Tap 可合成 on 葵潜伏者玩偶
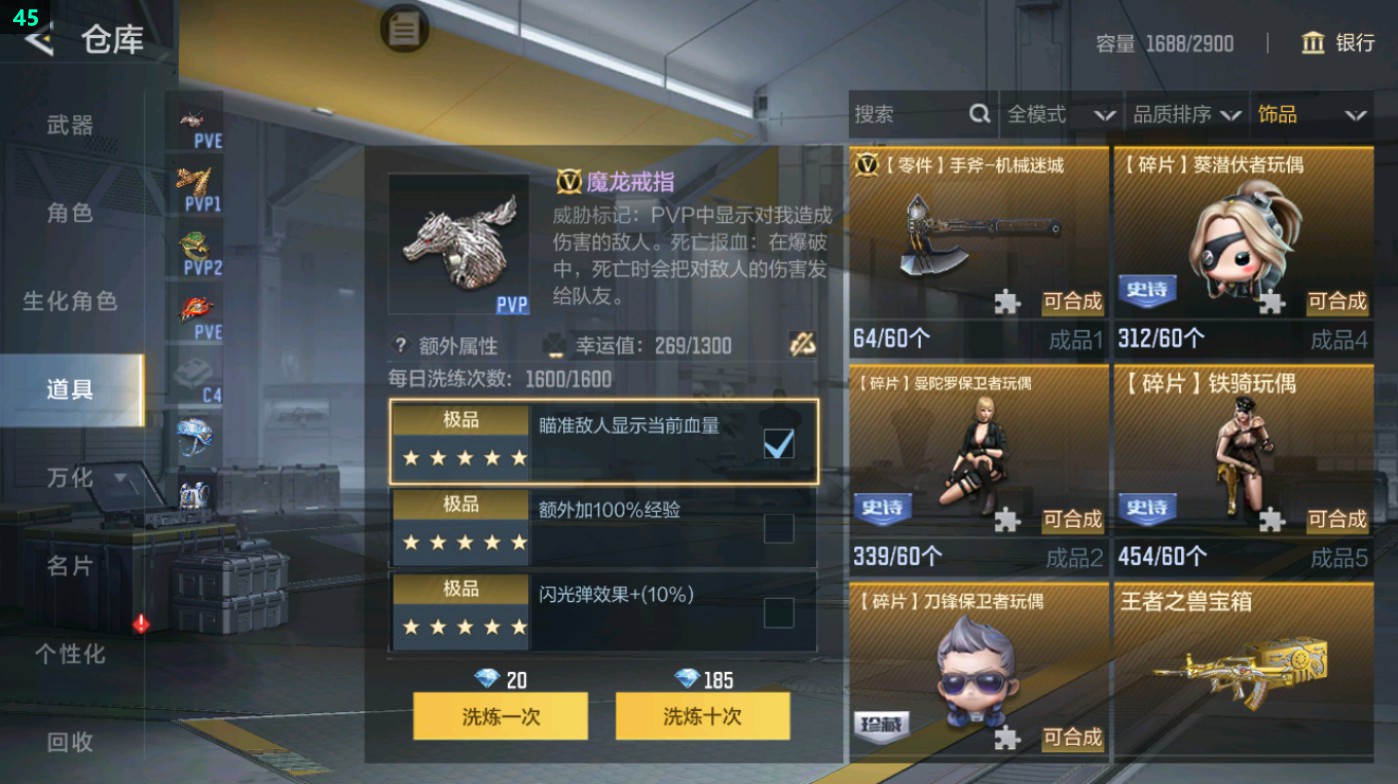The width and height of the screenshot is (1398, 784). tap(1338, 303)
